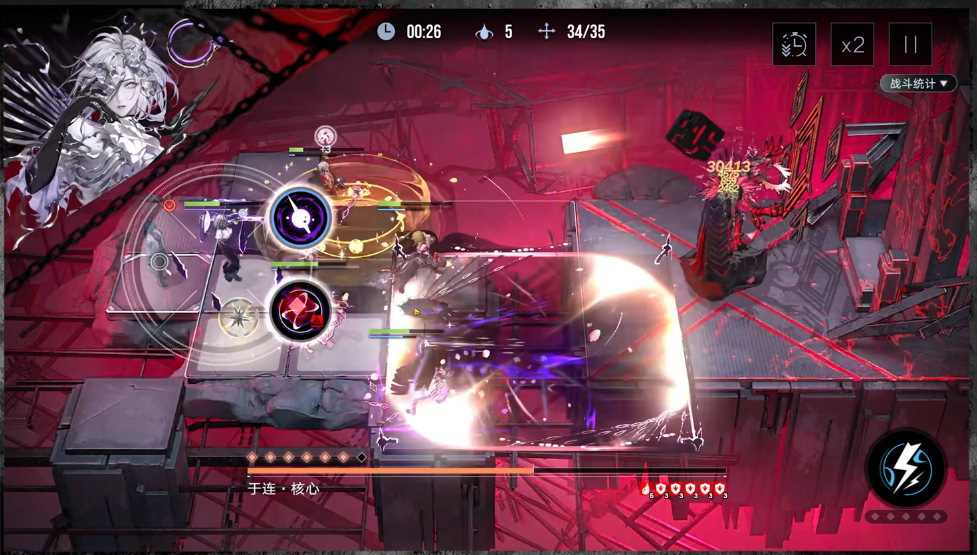Activate the purple clock operator skill
This screenshot has height=555, width=977.
[300, 218]
